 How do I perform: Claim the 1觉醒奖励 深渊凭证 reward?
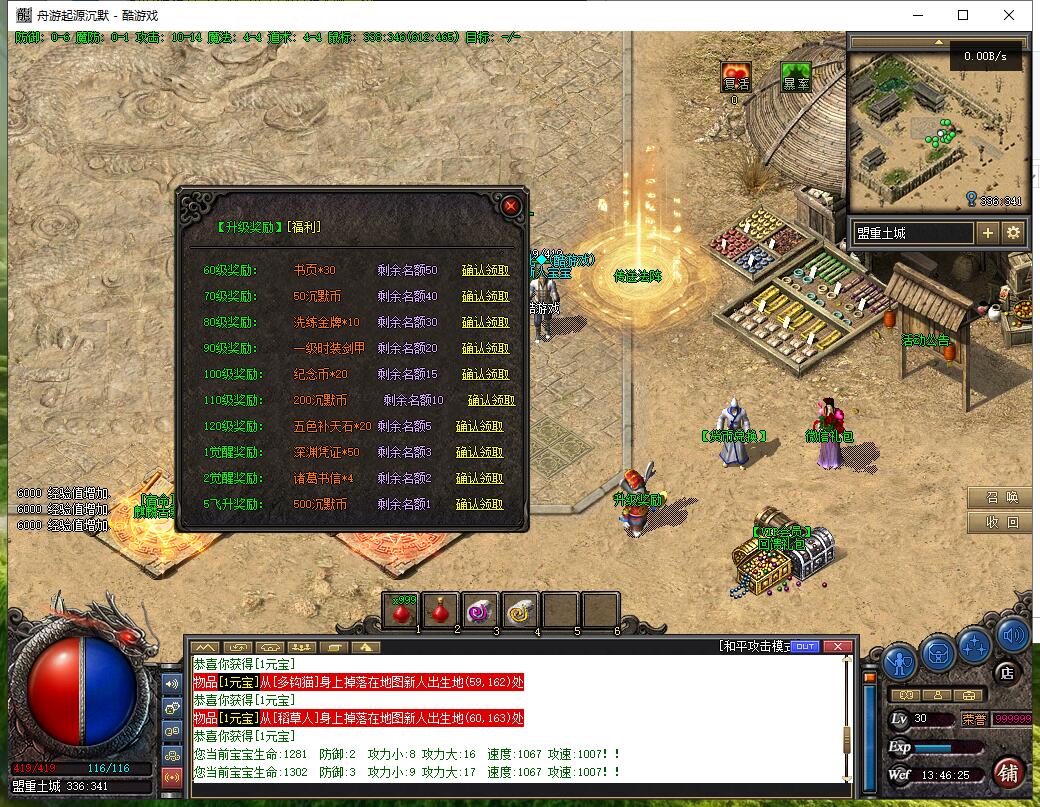[479, 452]
